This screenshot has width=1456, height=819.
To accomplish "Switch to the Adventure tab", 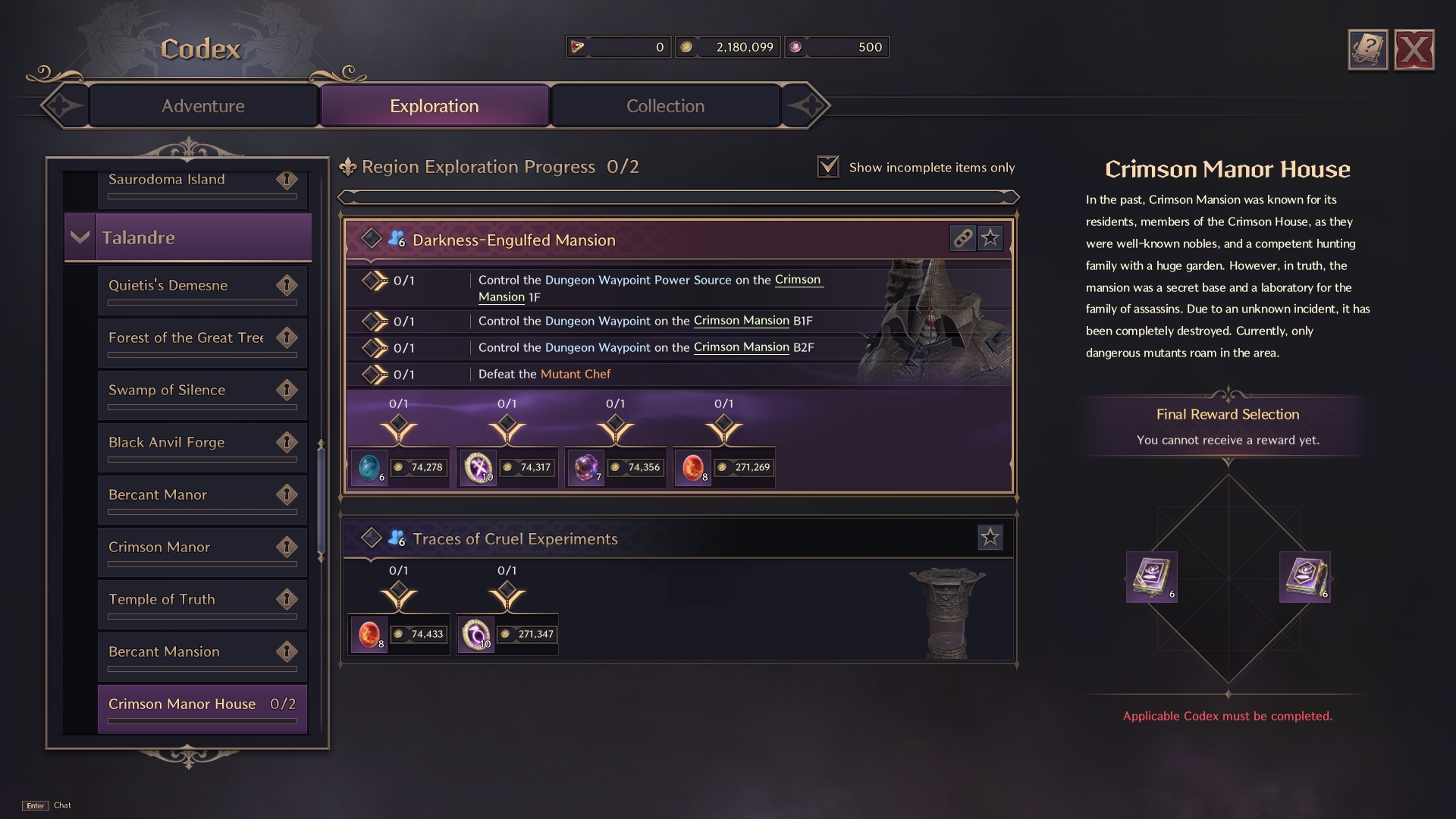I will click(202, 106).
